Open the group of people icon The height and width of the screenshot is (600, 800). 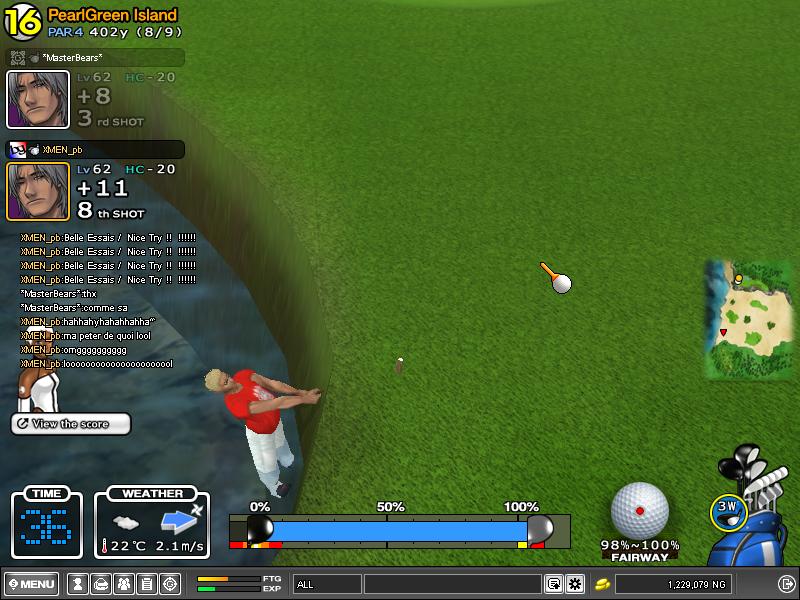pyautogui.click(x=123, y=584)
